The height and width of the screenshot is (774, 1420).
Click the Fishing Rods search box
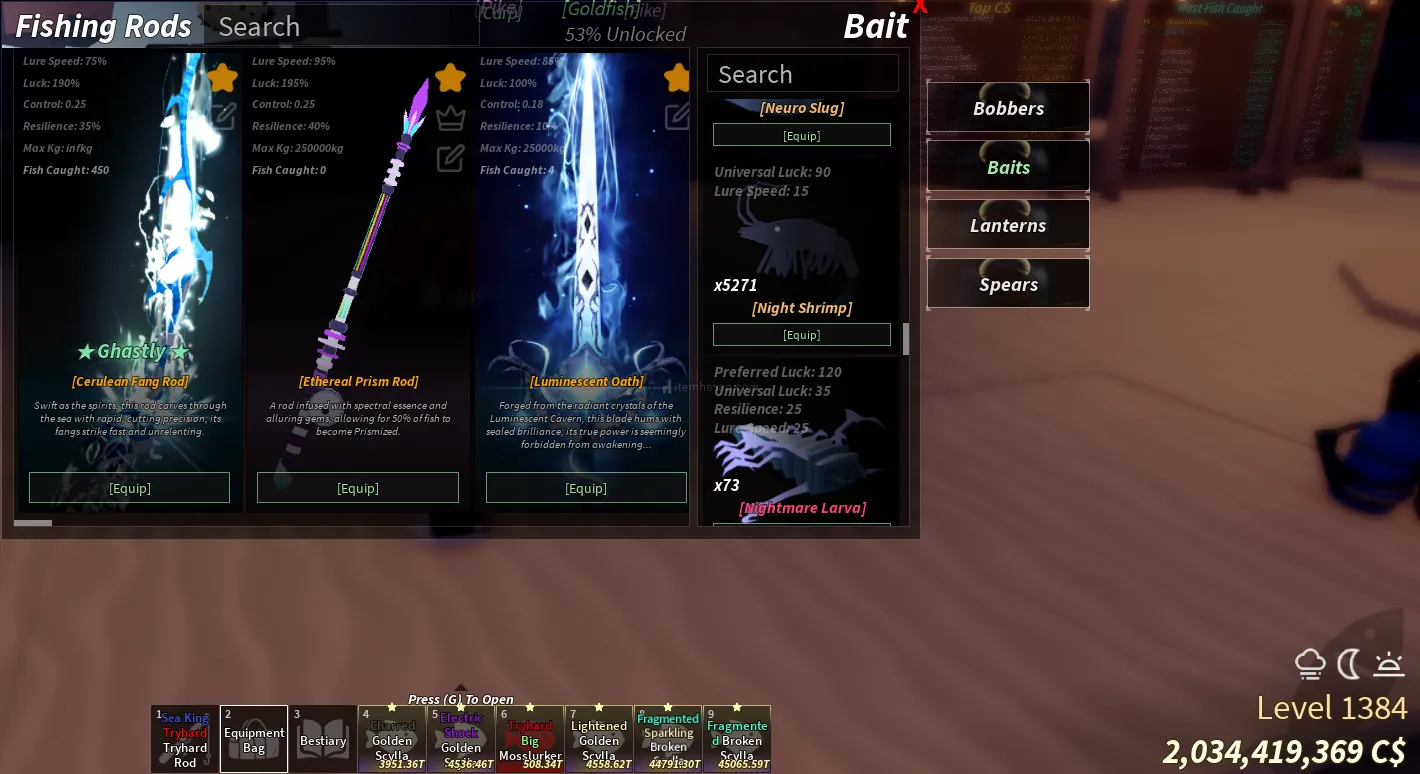point(340,27)
